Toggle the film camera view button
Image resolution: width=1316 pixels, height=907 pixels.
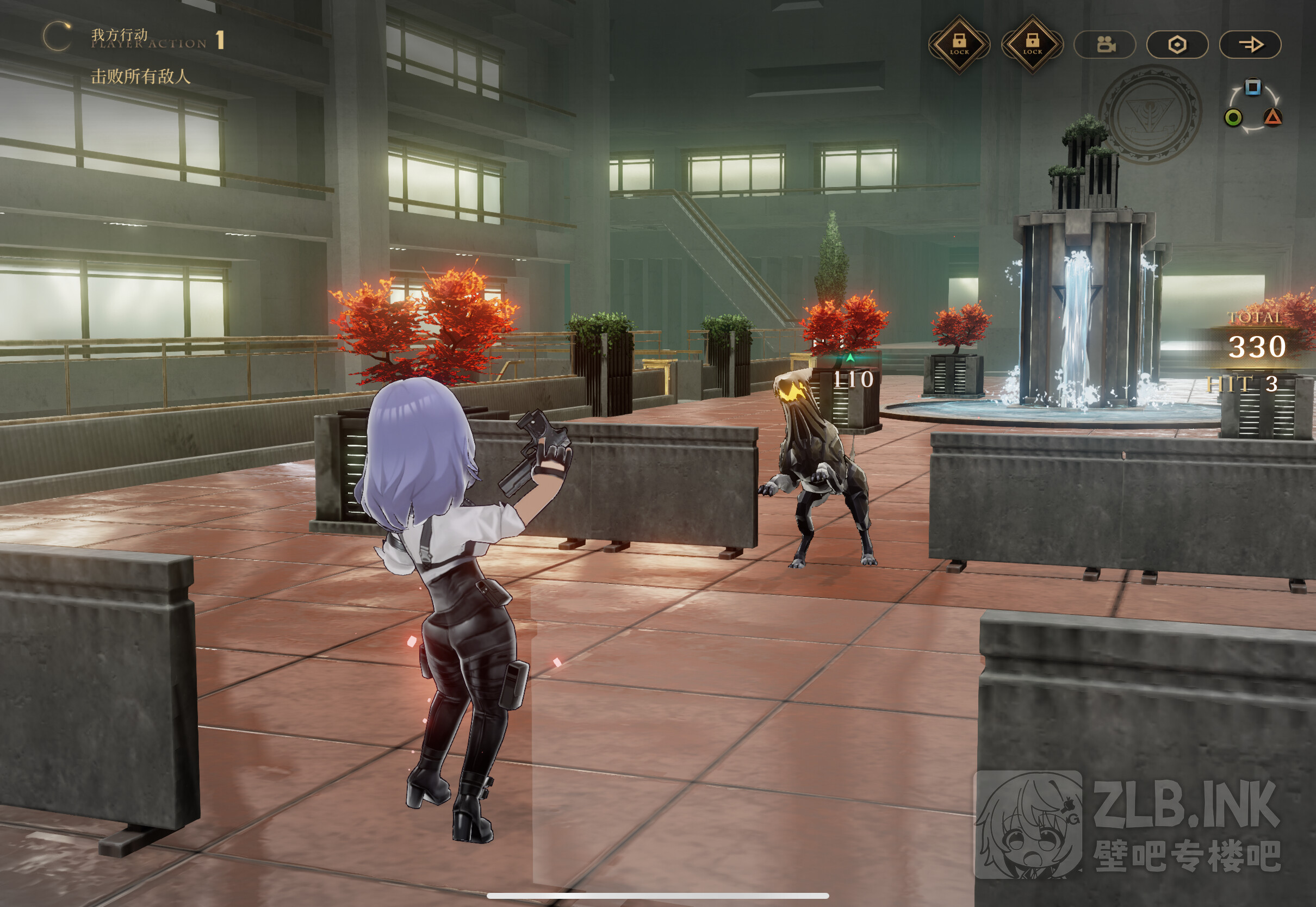click(x=1104, y=45)
